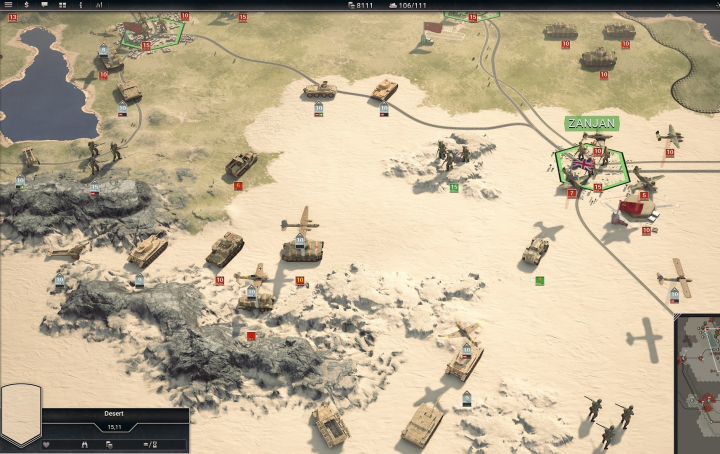Open the grid-shaped unit list icon
Image resolution: width=720 pixels, height=454 pixels.
point(63,5)
